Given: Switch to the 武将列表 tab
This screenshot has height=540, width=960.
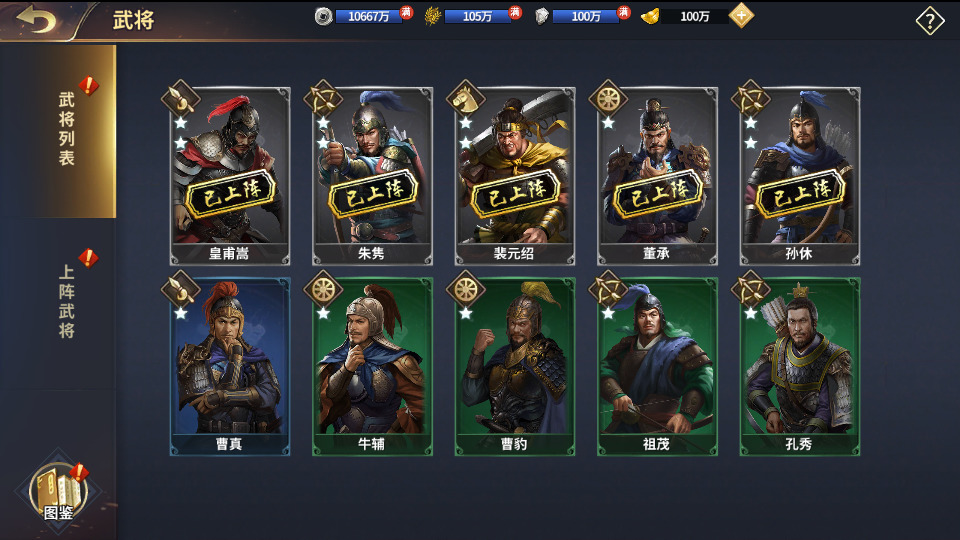Looking at the screenshot, I should (66, 130).
